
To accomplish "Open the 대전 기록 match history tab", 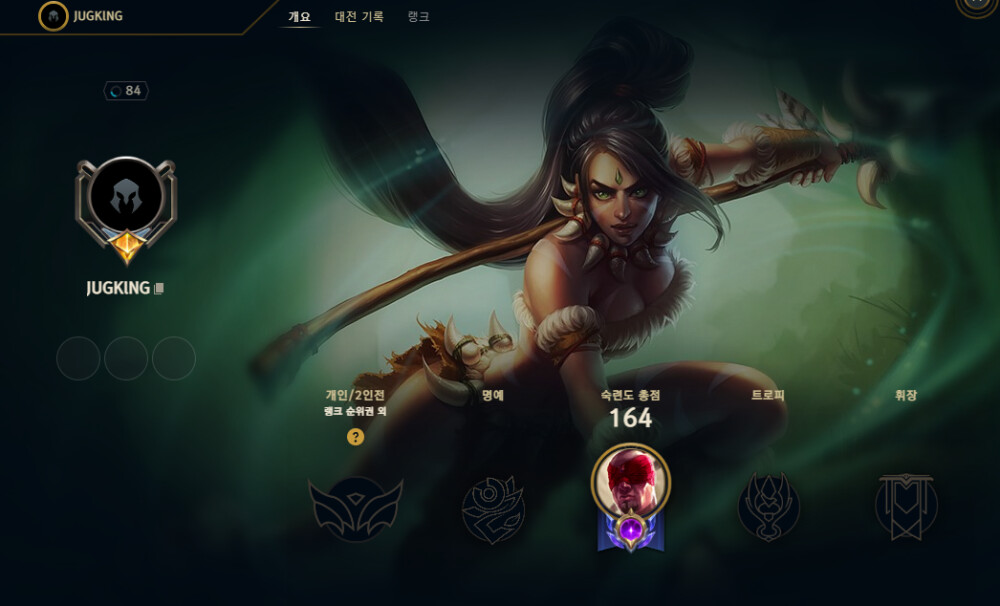I will [x=359, y=17].
